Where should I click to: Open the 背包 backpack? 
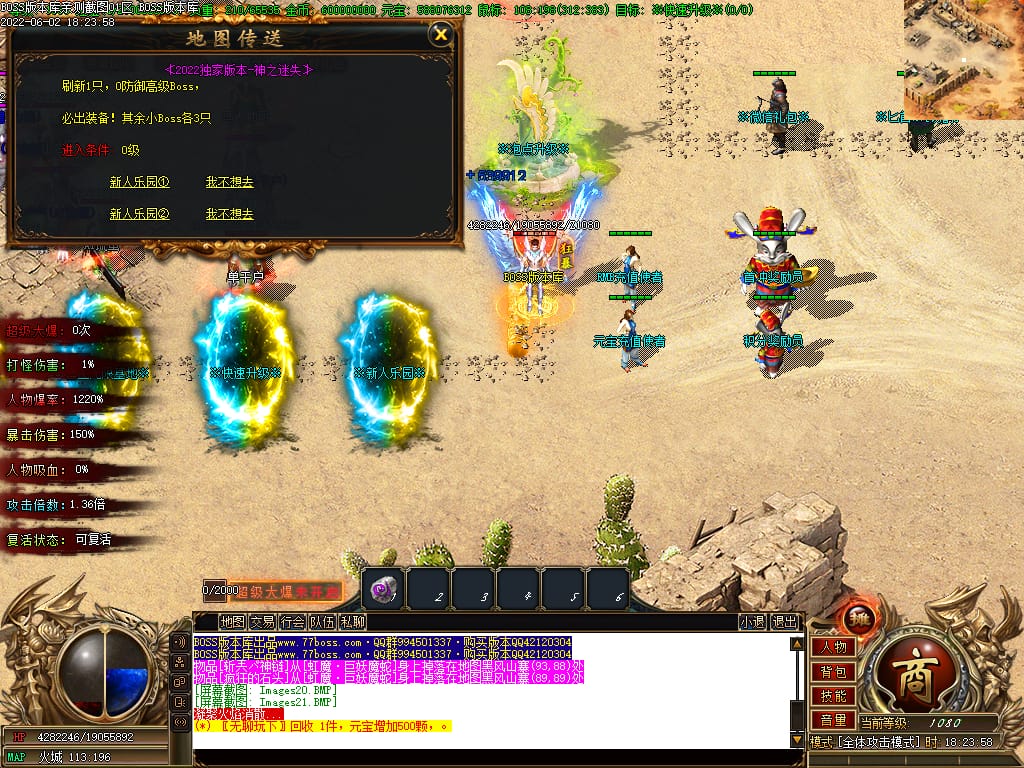833,672
